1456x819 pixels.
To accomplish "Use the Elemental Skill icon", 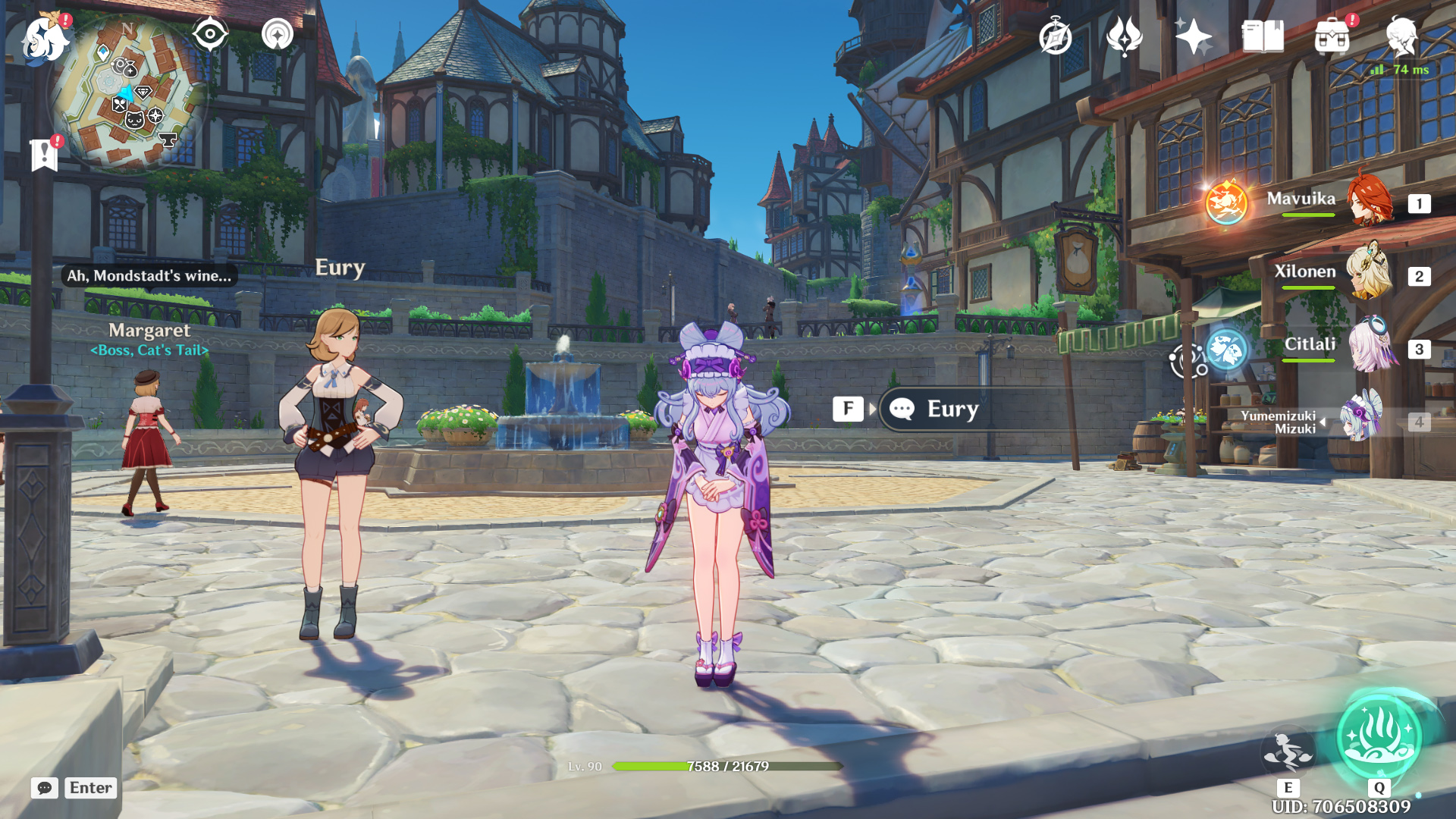I will coord(1288,751).
